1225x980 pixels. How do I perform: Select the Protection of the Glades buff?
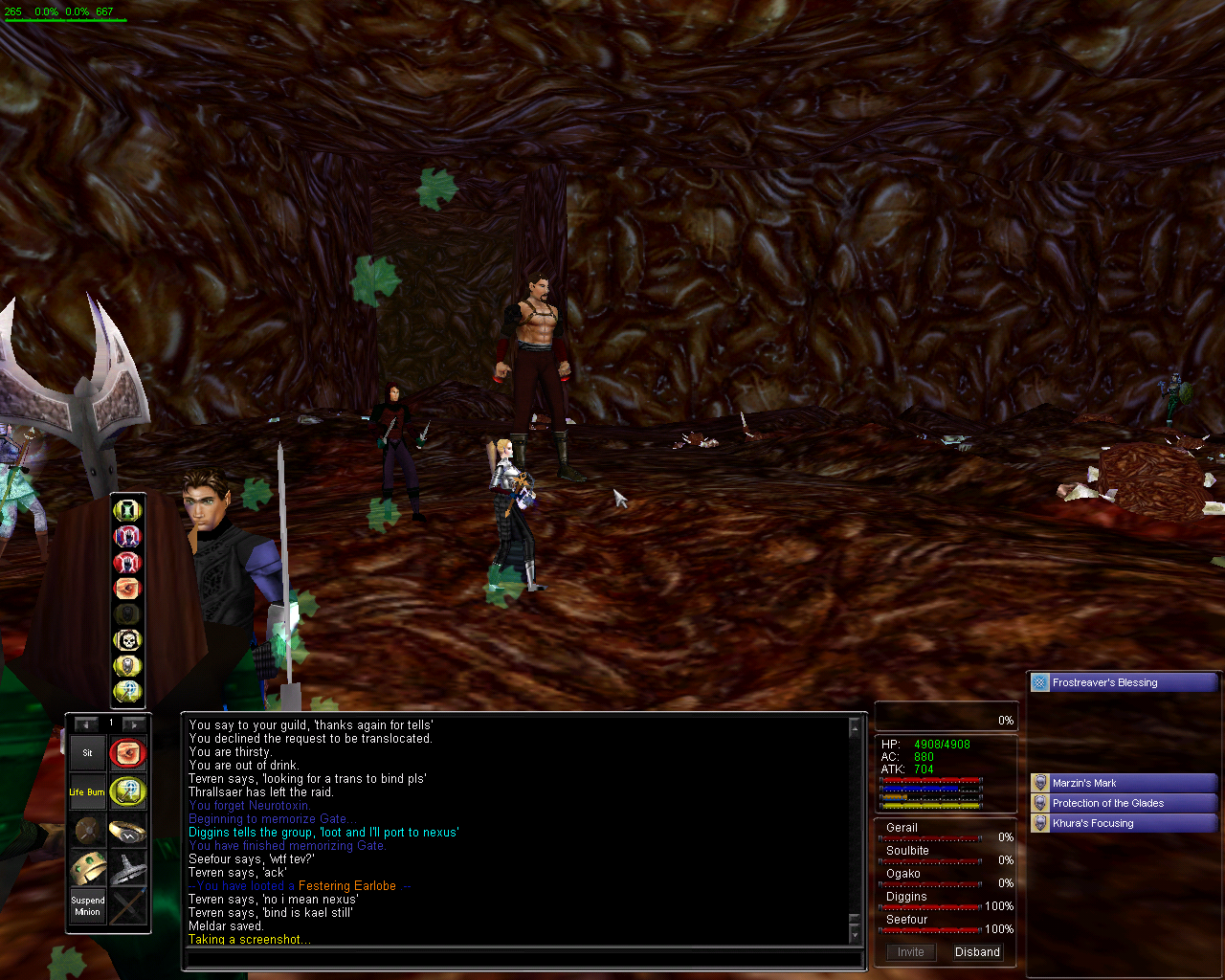click(x=1123, y=803)
